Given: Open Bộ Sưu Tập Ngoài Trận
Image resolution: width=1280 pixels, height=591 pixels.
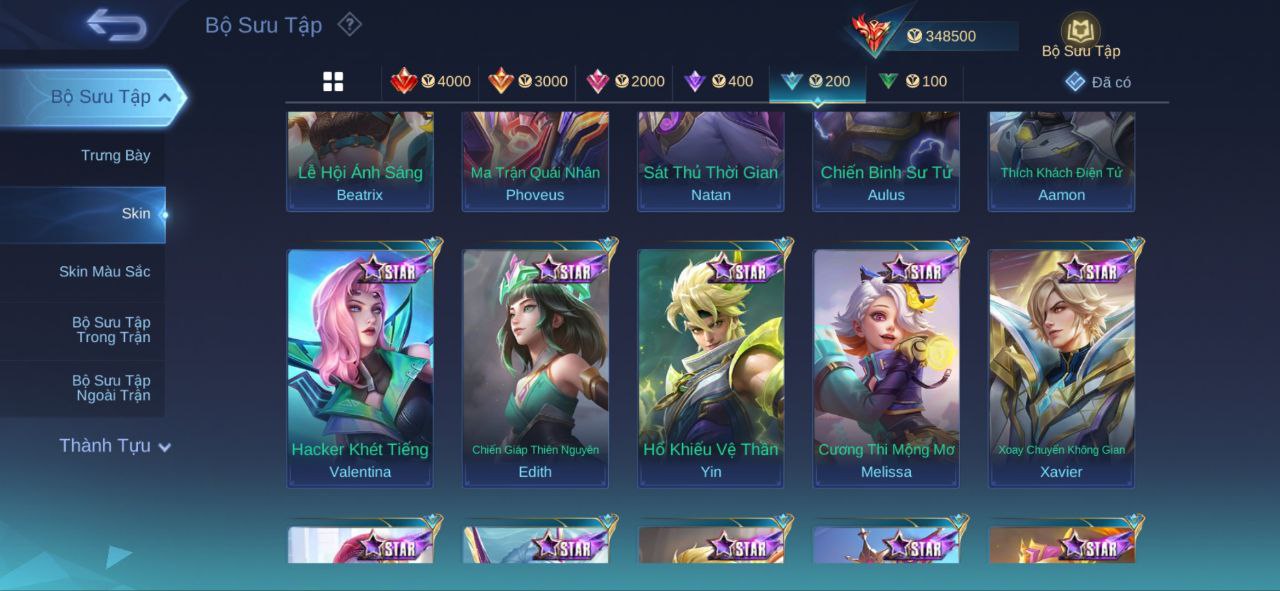Looking at the screenshot, I should [x=110, y=388].
